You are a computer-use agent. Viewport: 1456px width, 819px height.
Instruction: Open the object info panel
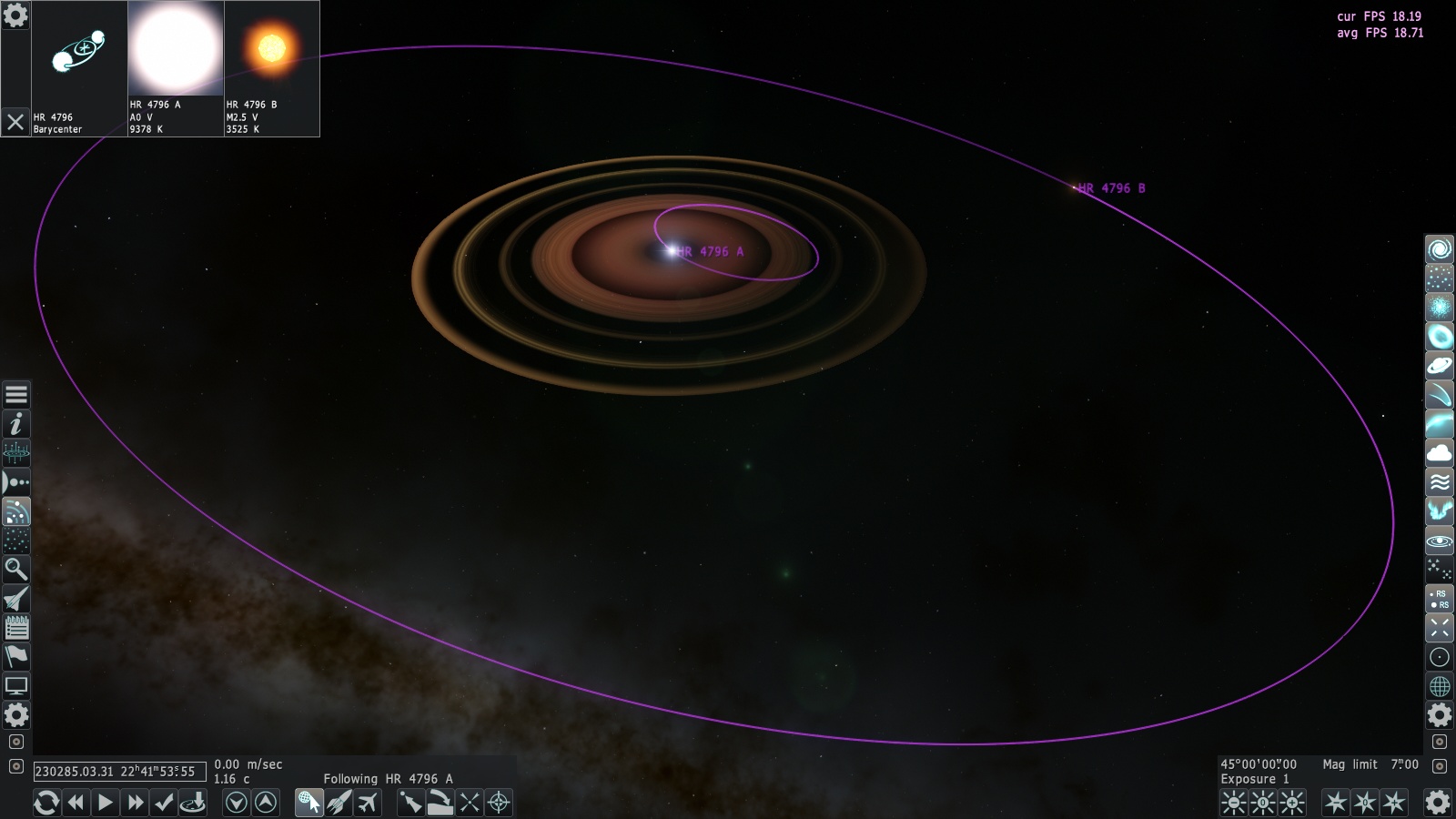tap(16, 424)
